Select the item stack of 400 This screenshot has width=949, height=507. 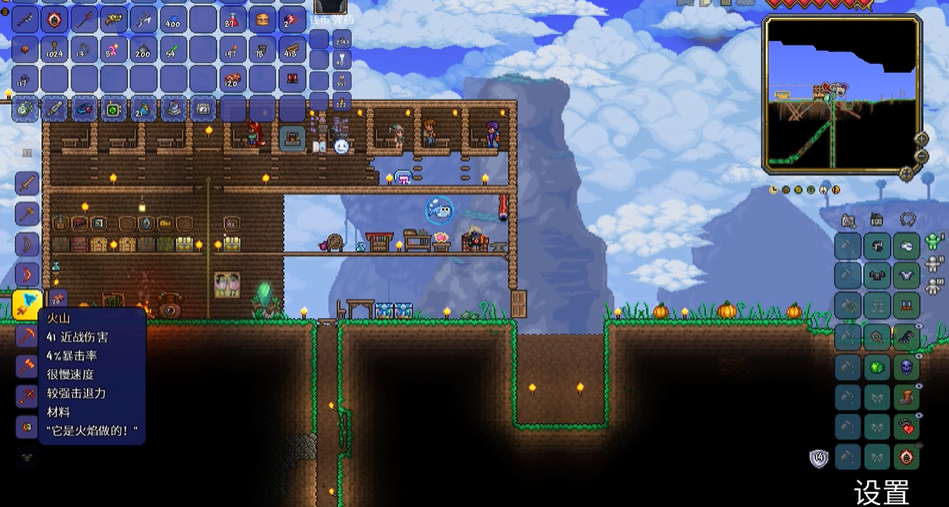[173, 19]
